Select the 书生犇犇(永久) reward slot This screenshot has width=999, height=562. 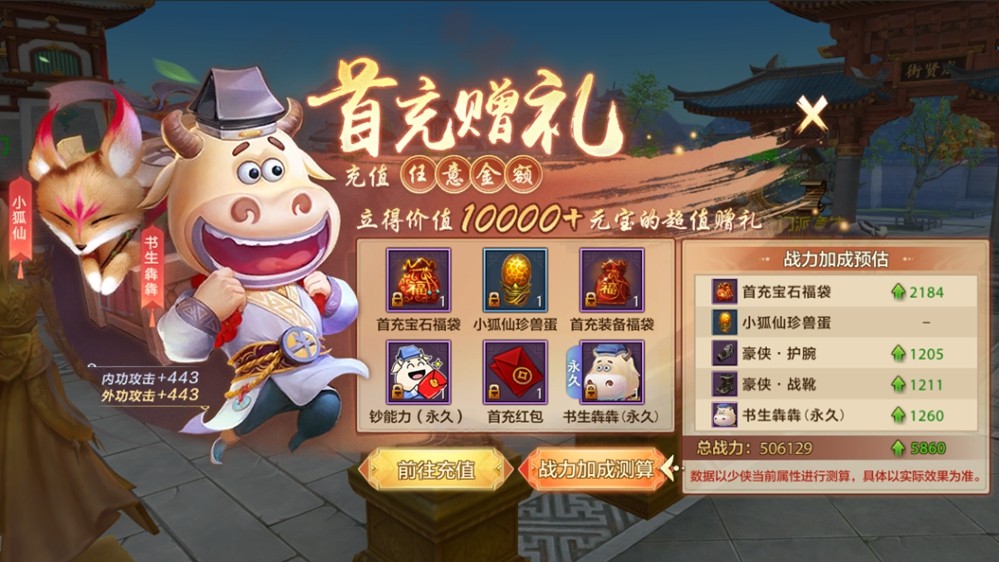click(x=612, y=372)
